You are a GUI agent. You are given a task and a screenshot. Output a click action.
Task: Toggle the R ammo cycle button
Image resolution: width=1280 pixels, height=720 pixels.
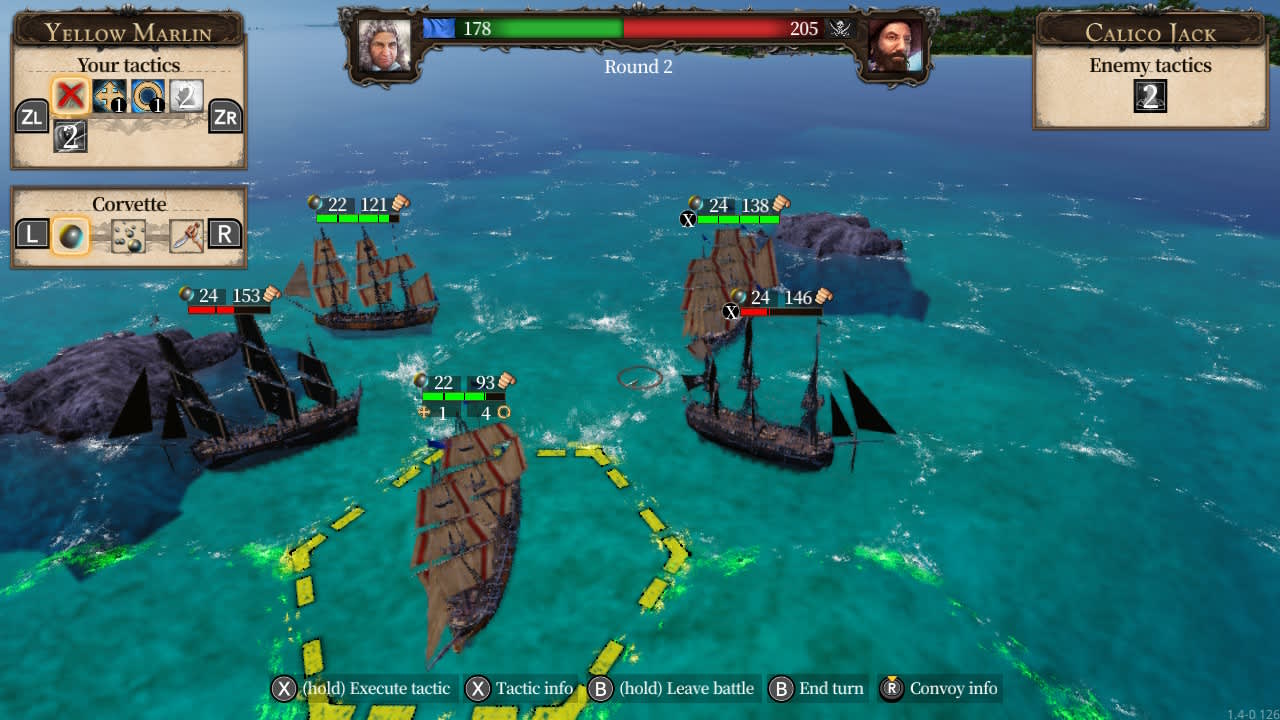(x=224, y=234)
